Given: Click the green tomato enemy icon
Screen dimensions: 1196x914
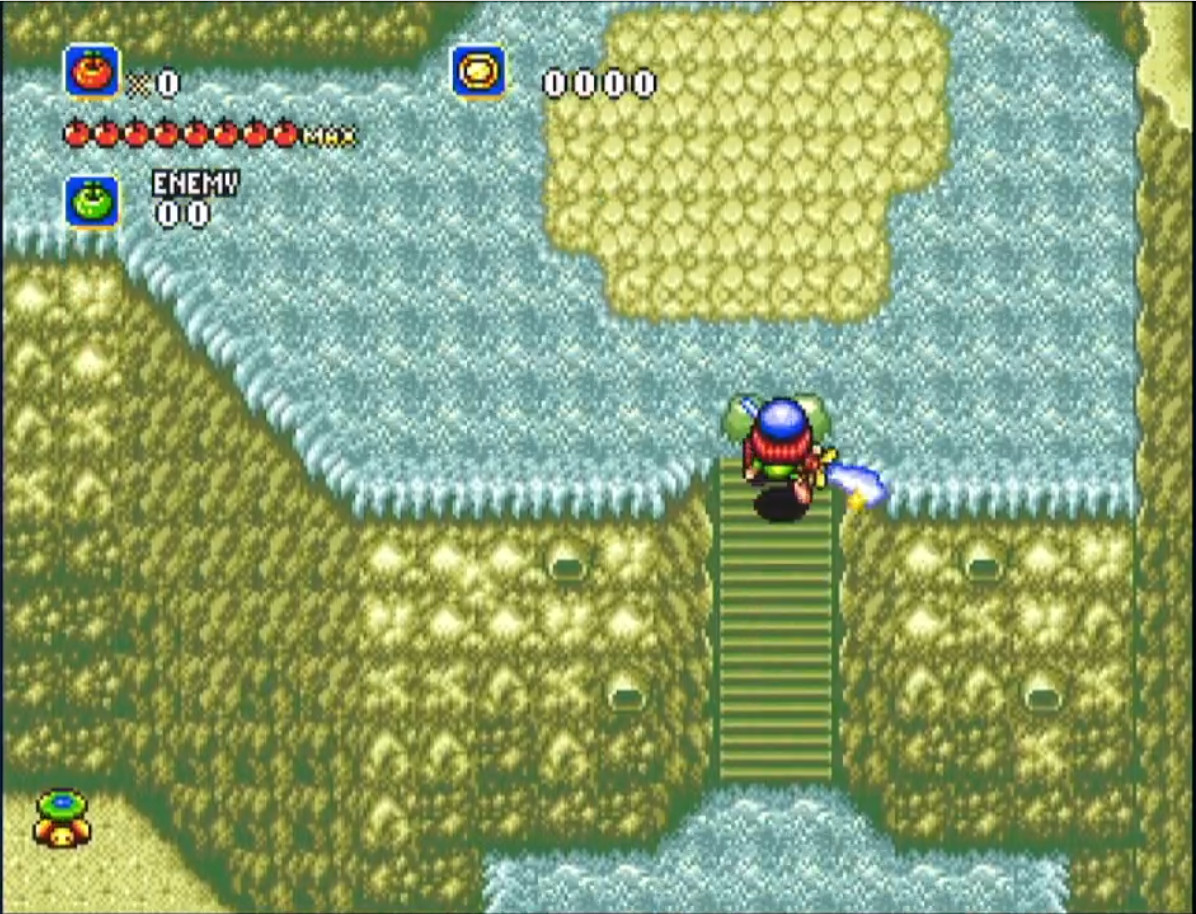Looking at the screenshot, I should coord(92,202).
